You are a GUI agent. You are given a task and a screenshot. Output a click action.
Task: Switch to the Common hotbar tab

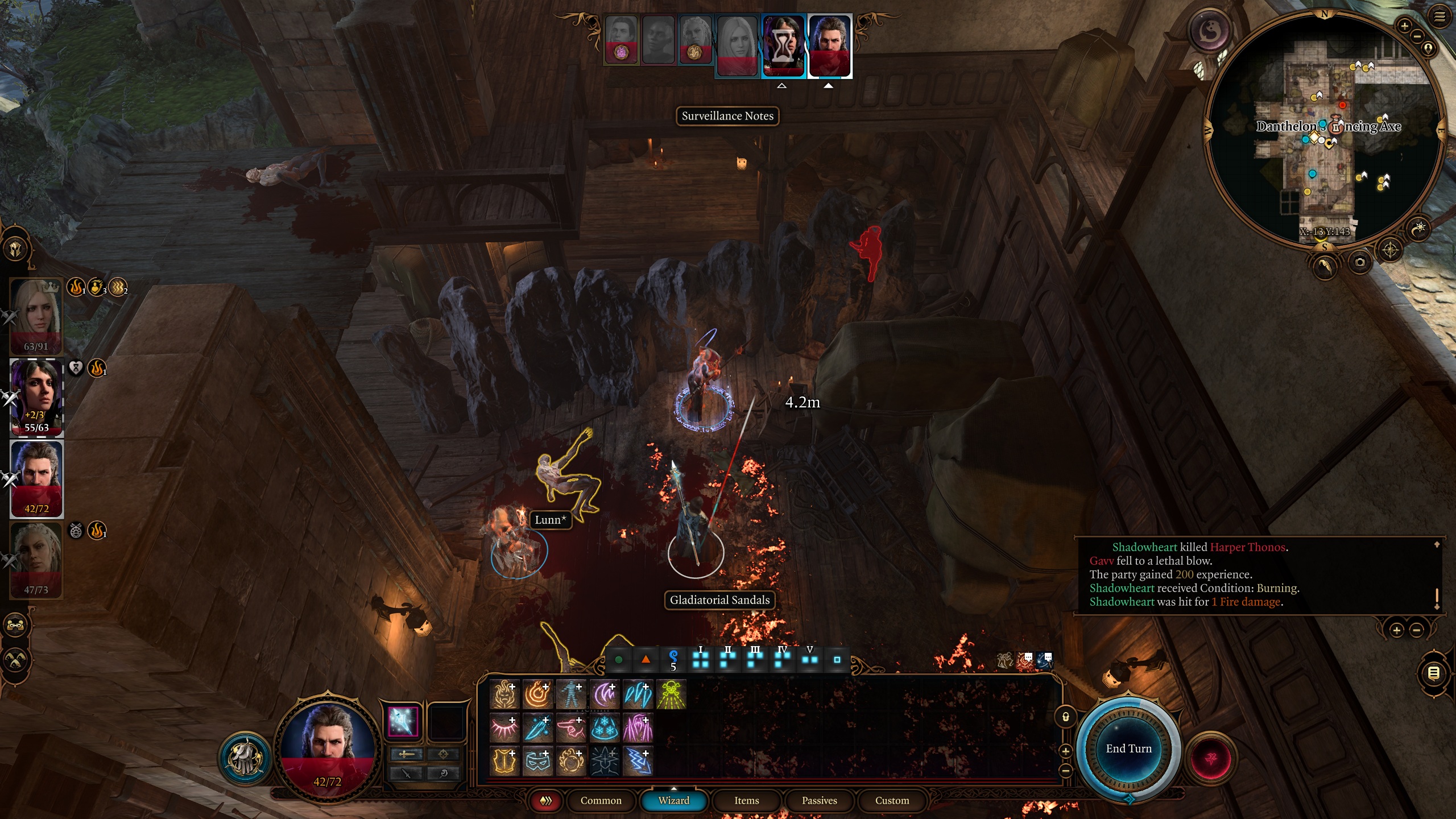601,800
